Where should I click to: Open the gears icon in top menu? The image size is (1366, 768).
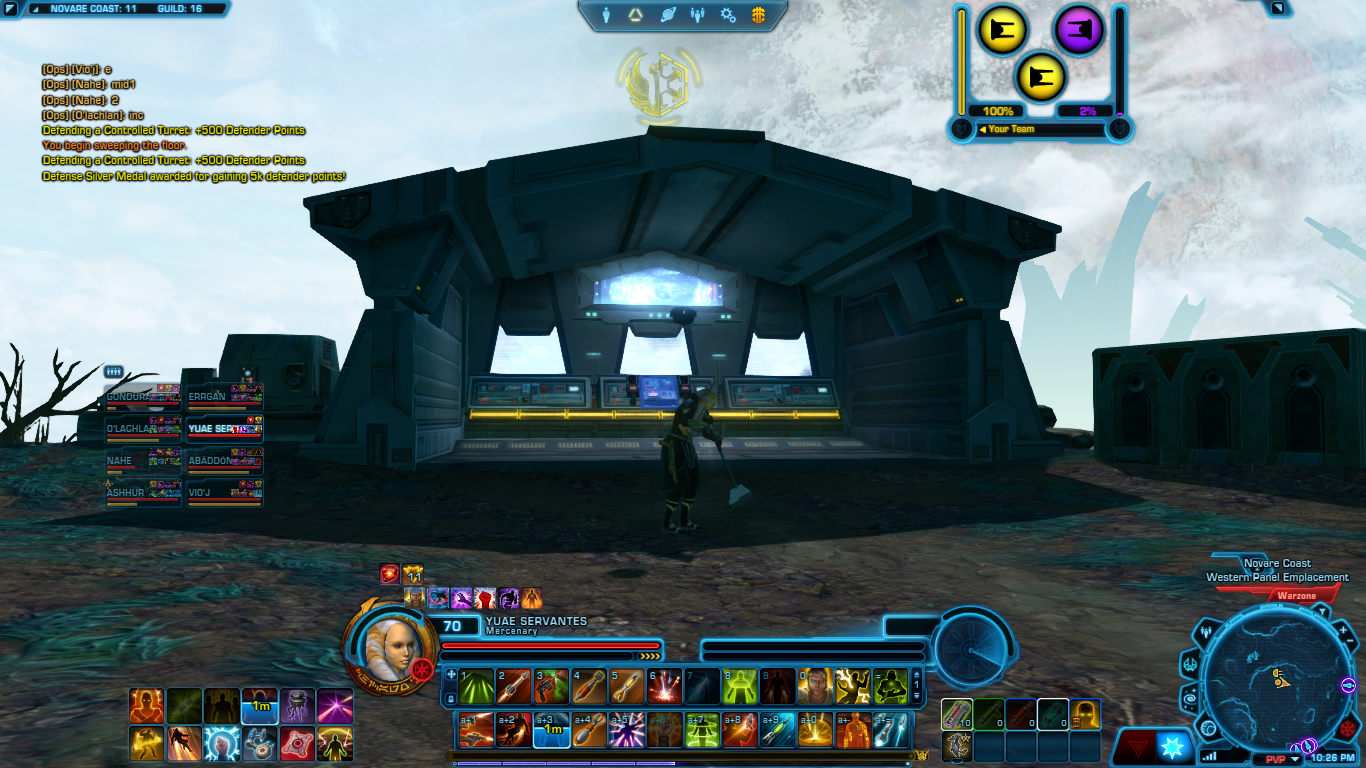[728, 15]
